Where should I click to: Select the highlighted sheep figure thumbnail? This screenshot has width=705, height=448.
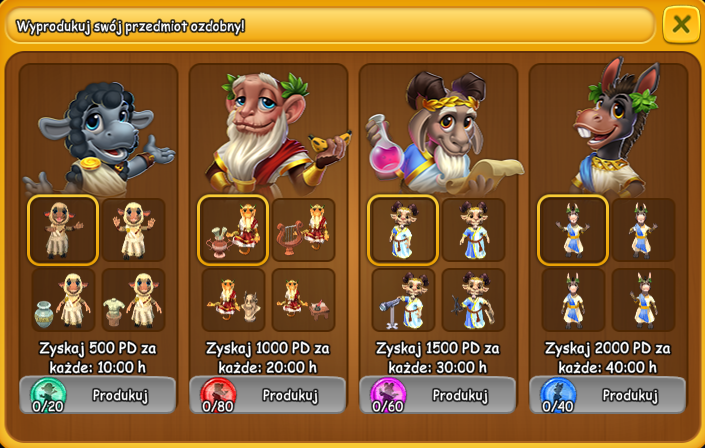63,230
